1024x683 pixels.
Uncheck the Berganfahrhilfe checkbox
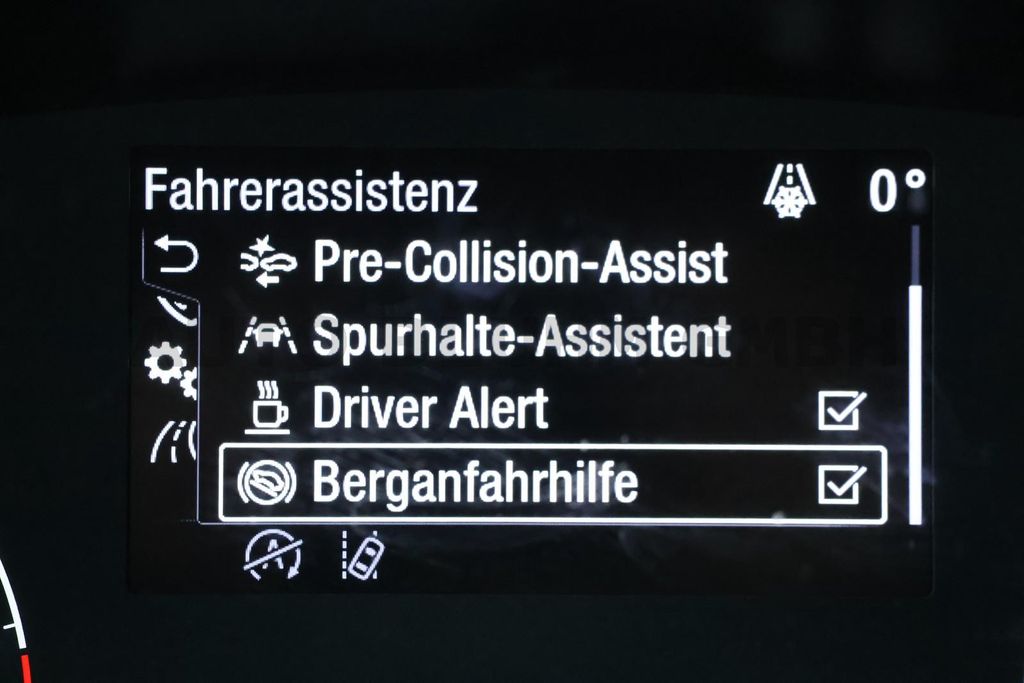pyautogui.click(x=840, y=485)
